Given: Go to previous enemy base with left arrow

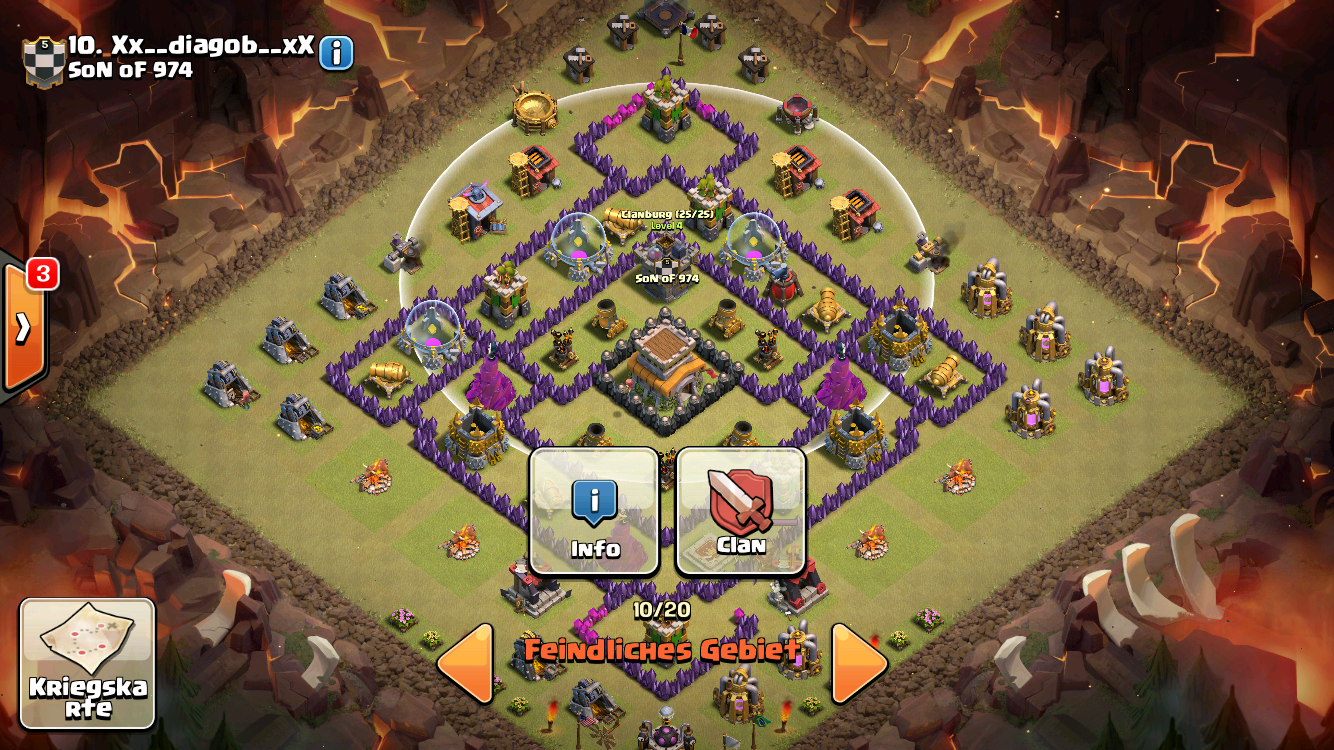Looking at the screenshot, I should 466,663.
